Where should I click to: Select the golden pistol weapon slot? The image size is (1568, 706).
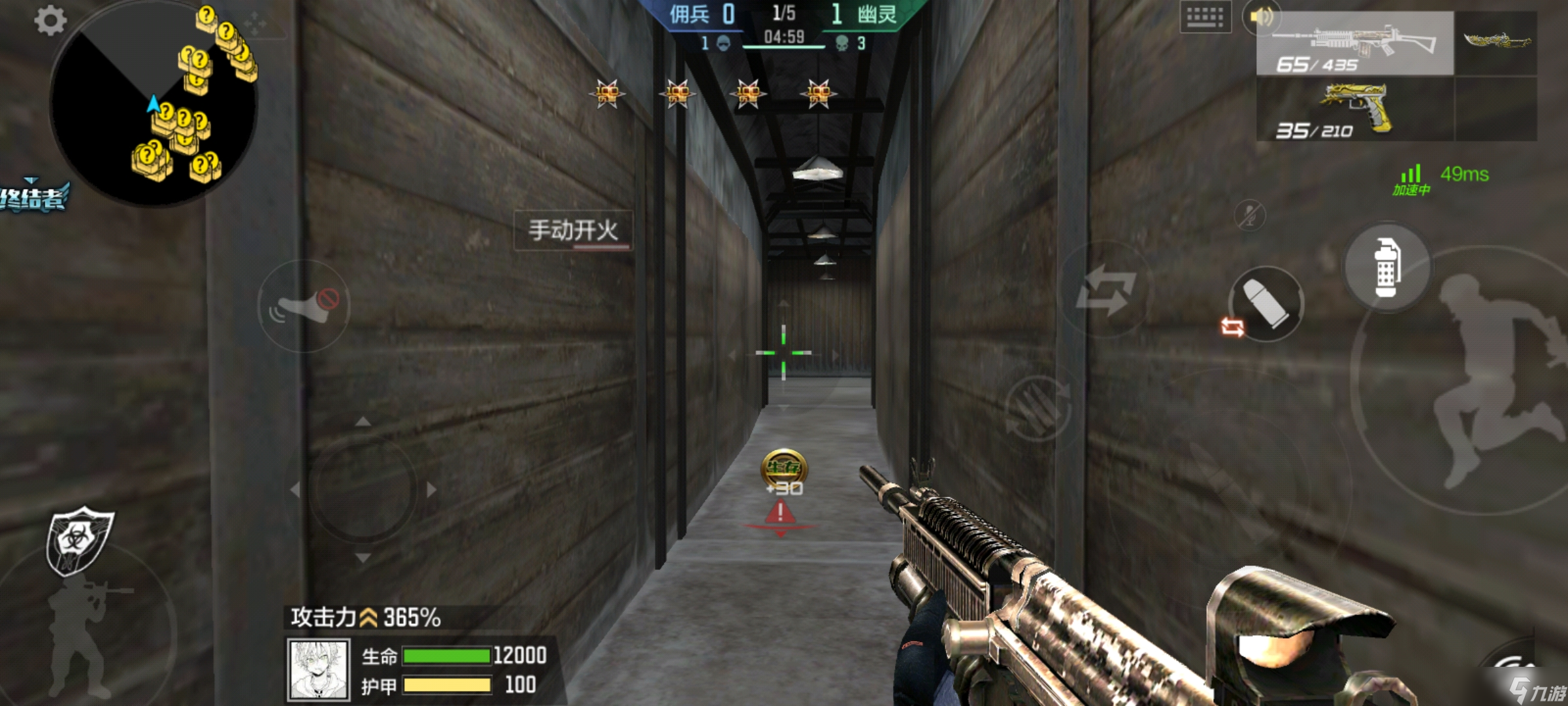[1355, 109]
